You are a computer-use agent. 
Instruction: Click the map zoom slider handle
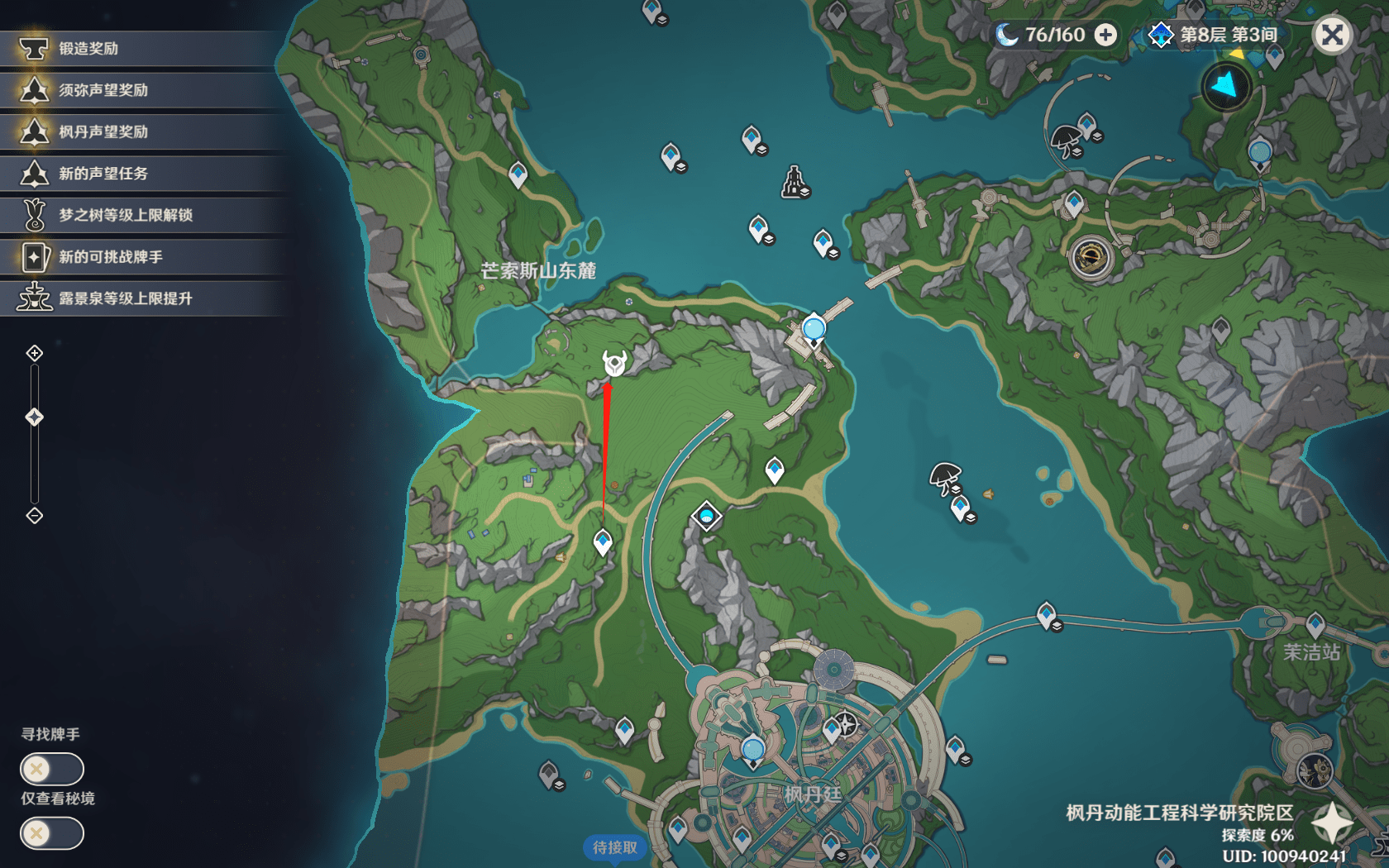[x=35, y=417]
